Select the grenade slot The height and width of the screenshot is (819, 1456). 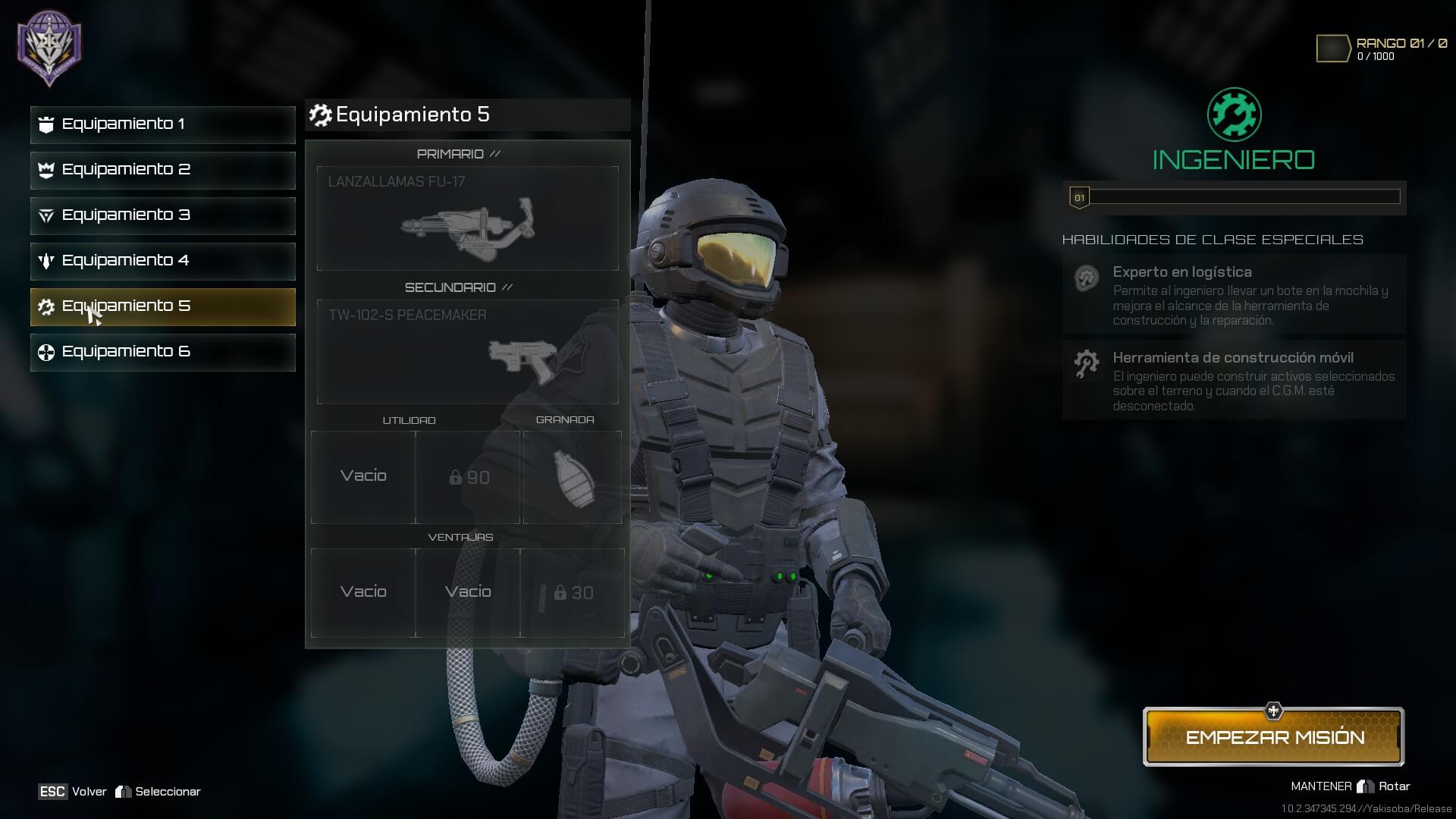pos(573,477)
